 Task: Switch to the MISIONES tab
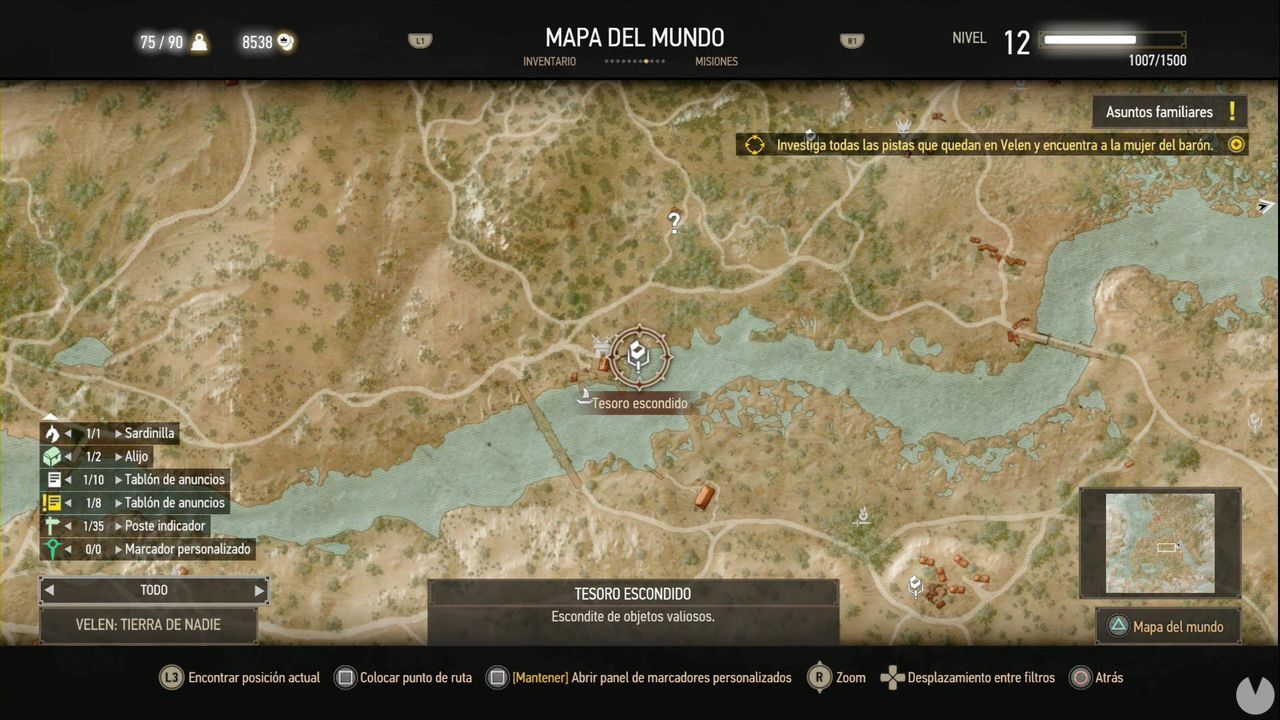click(717, 61)
